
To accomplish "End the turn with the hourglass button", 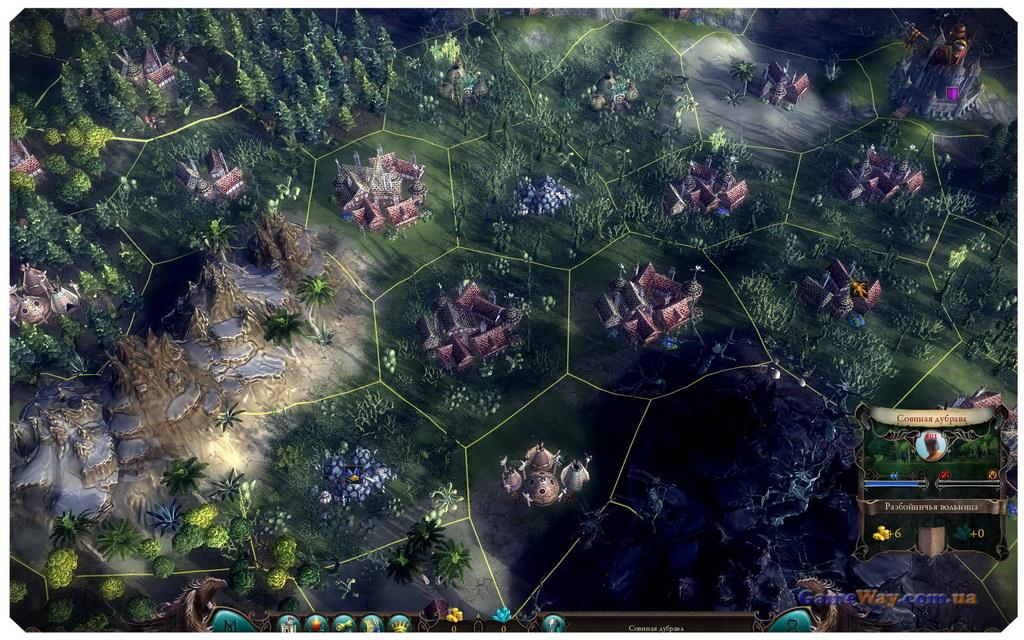I will 790,621.
